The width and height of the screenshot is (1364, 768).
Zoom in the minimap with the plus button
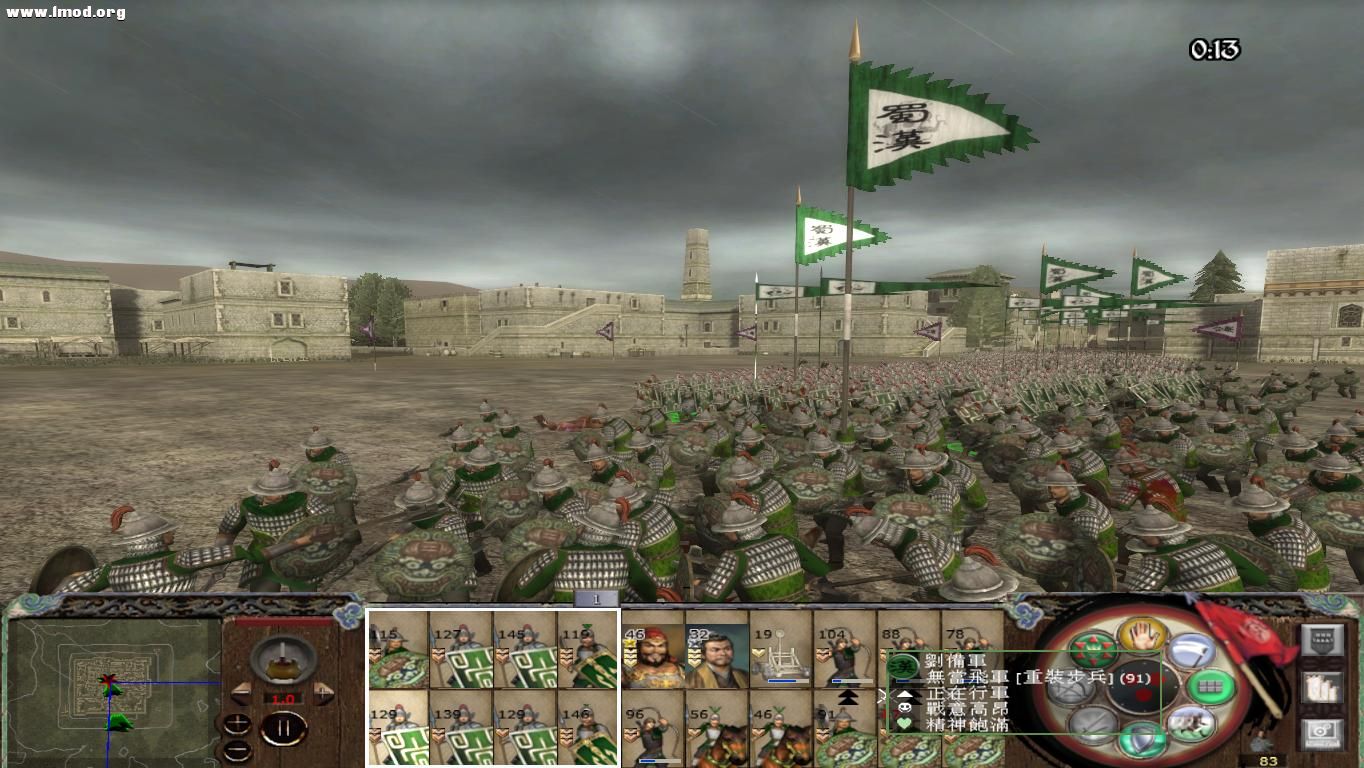click(x=237, y=722)
